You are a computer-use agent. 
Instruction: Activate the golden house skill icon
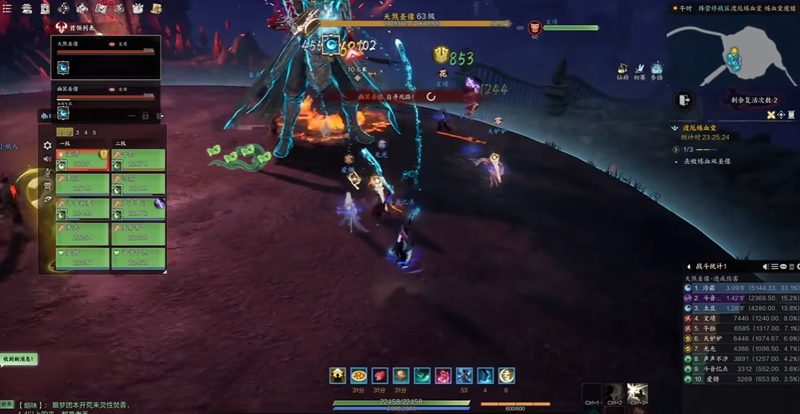[x=338, y=375]
